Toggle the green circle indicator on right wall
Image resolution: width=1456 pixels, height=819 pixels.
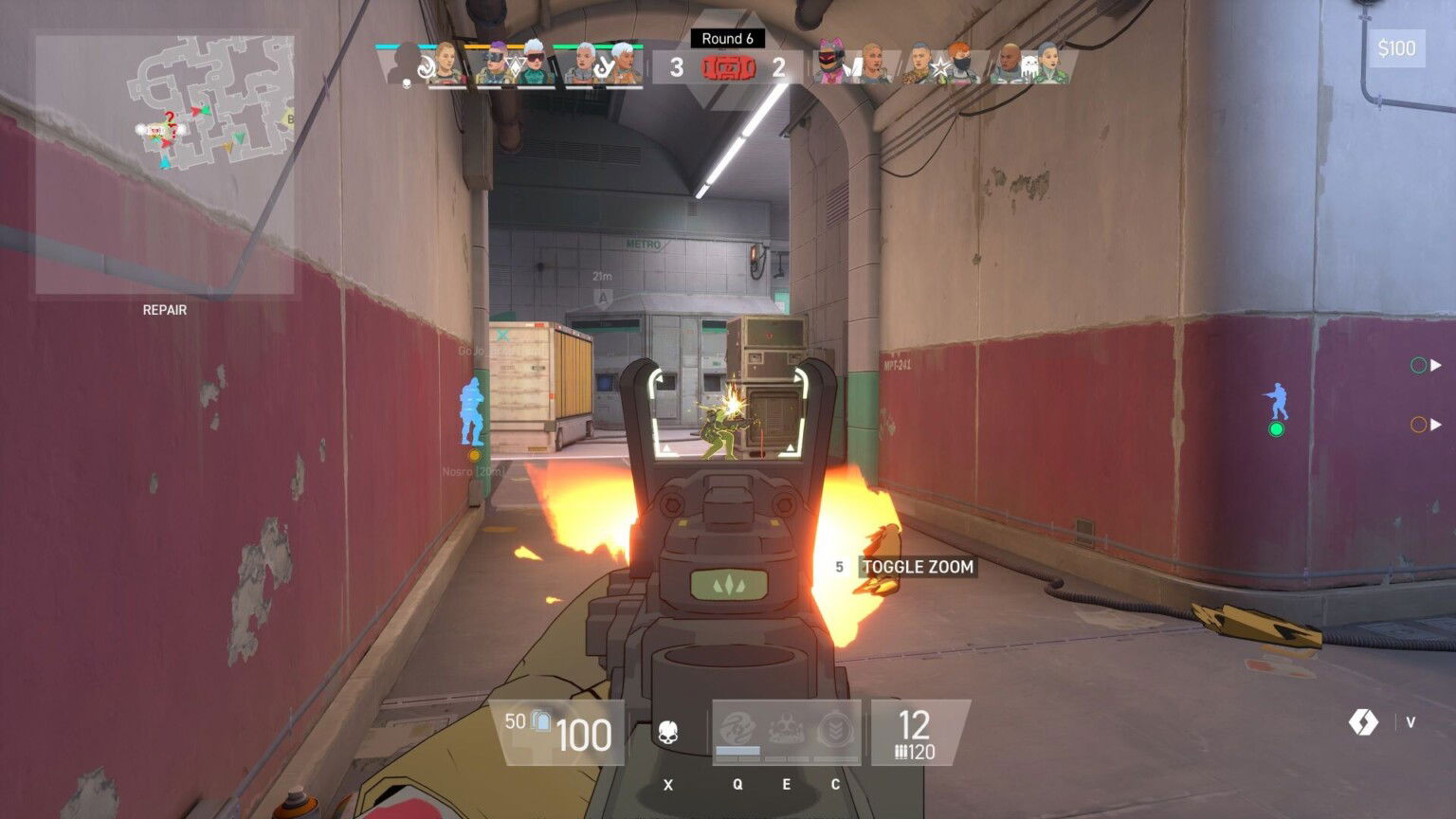(1418, 364)
